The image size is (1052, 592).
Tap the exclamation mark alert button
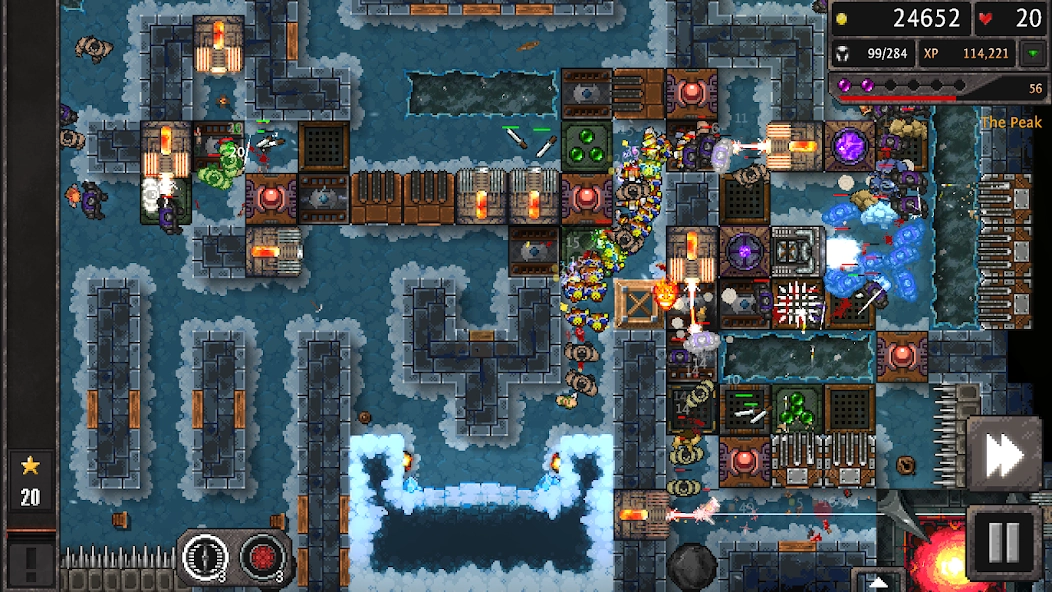[x=30, y=564]
